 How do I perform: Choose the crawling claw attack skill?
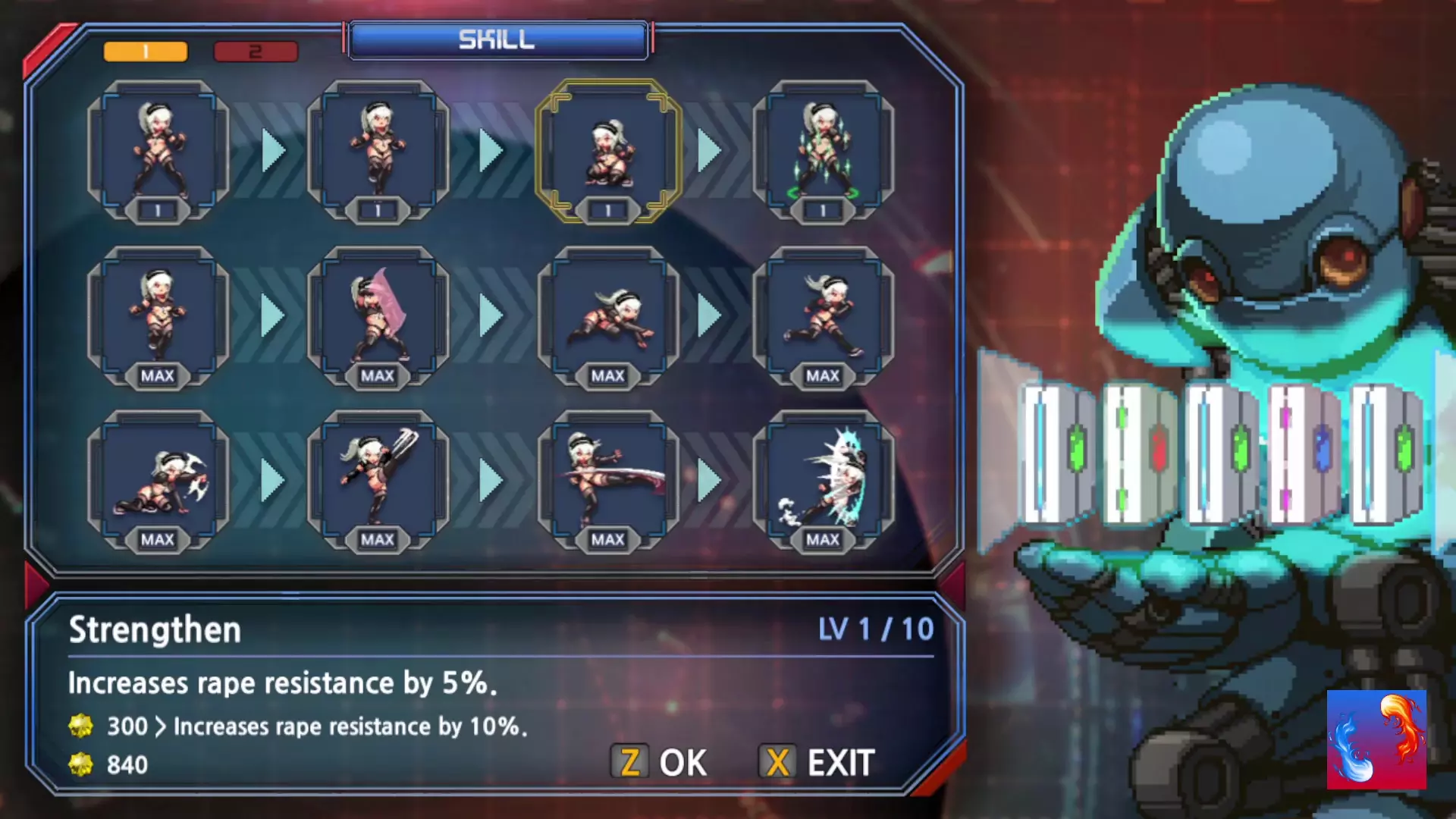click(158, 481)
